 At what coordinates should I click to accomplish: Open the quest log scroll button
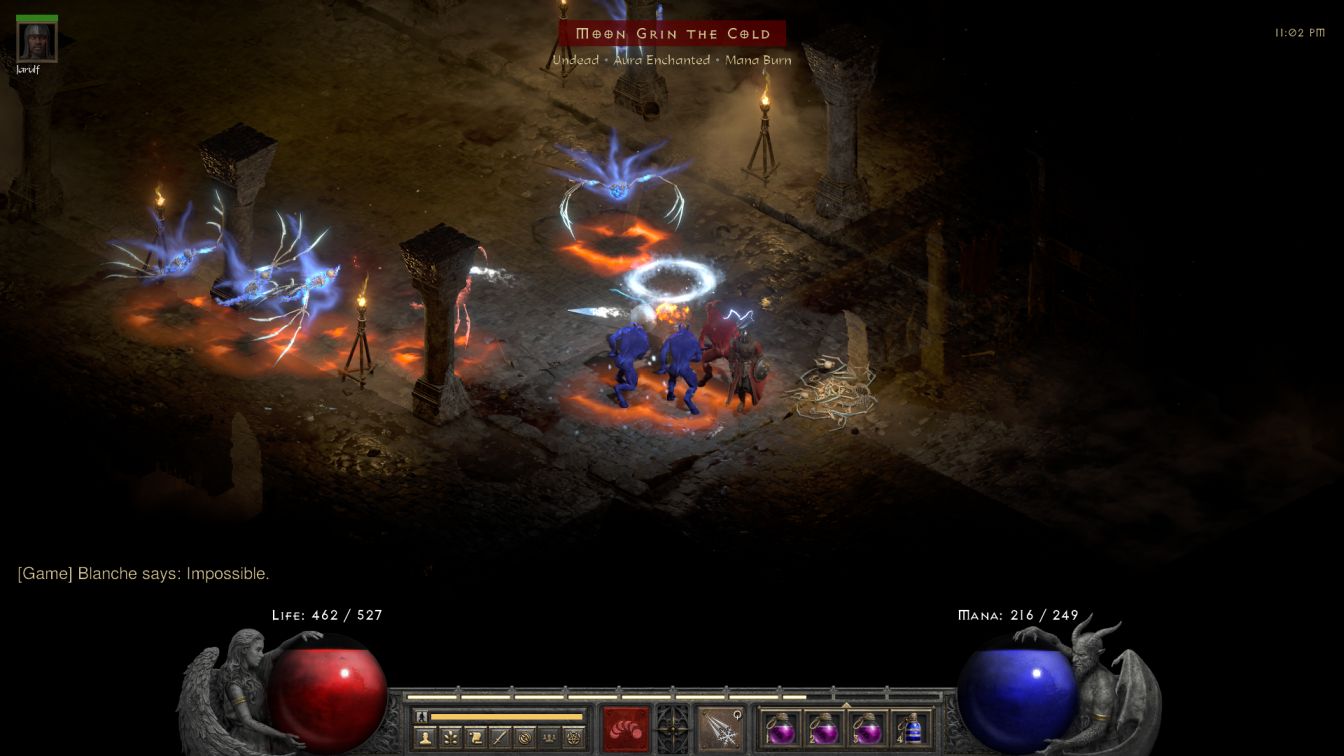[475, 738]
